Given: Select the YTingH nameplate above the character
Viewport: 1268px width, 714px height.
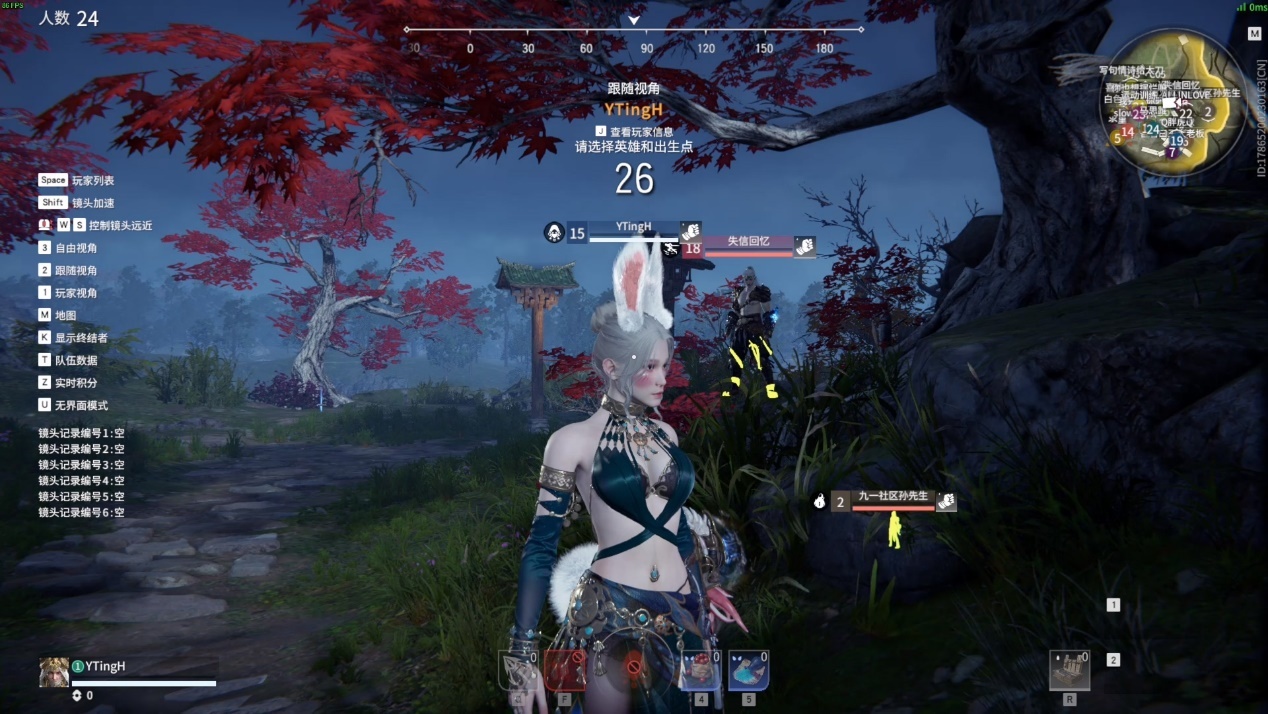Looking at the screenshot, I should tap(633, 227).
